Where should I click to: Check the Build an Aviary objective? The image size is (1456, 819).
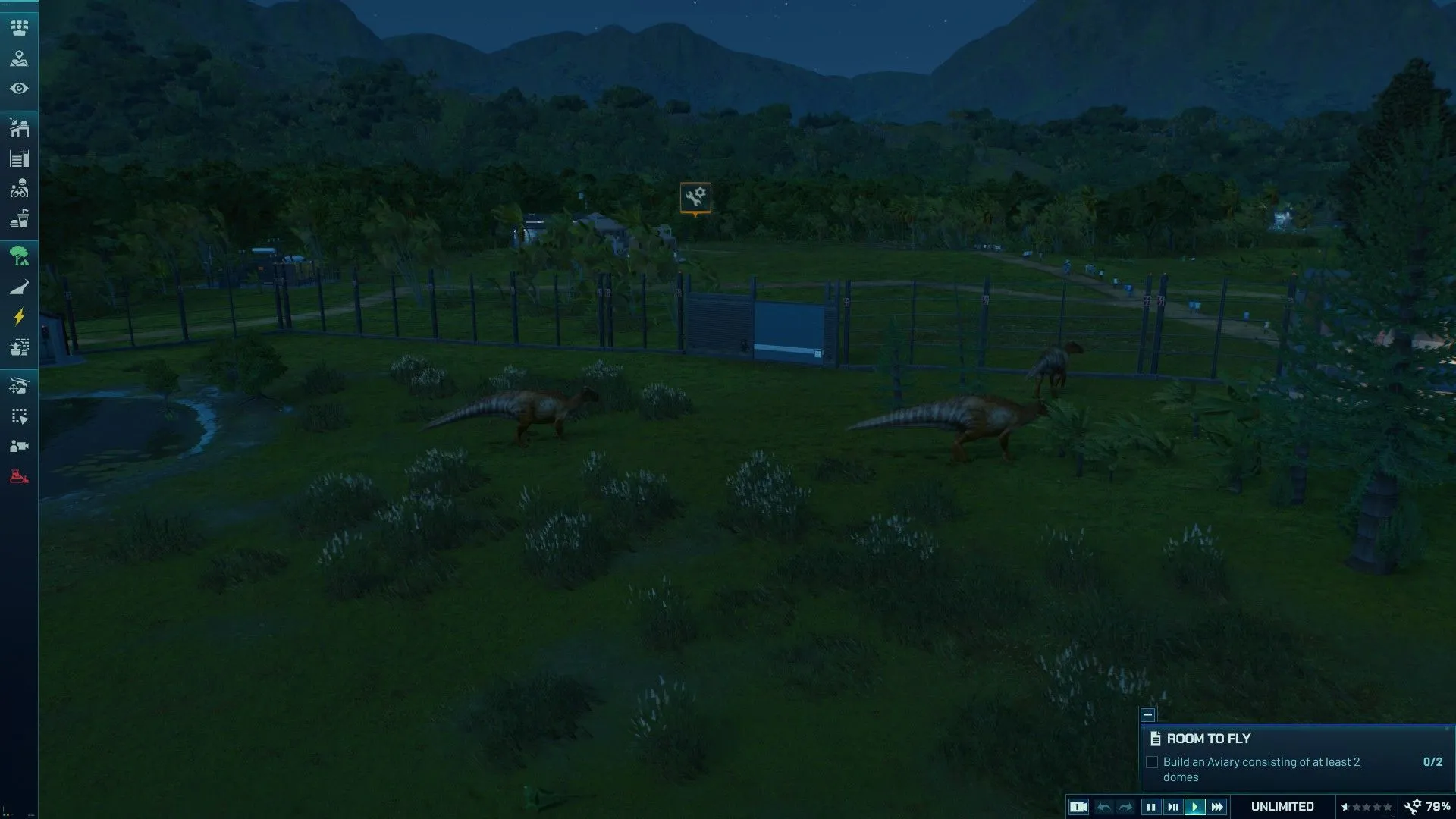click(1152, 761)
